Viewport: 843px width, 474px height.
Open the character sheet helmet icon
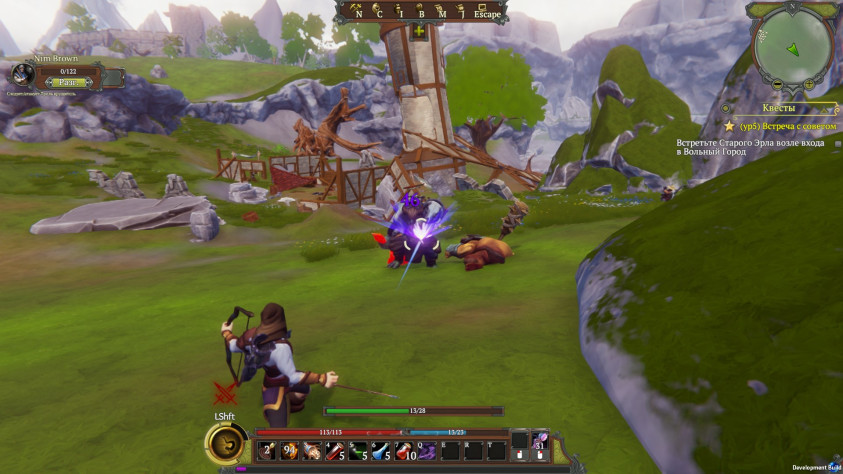[x=378, y=12]
